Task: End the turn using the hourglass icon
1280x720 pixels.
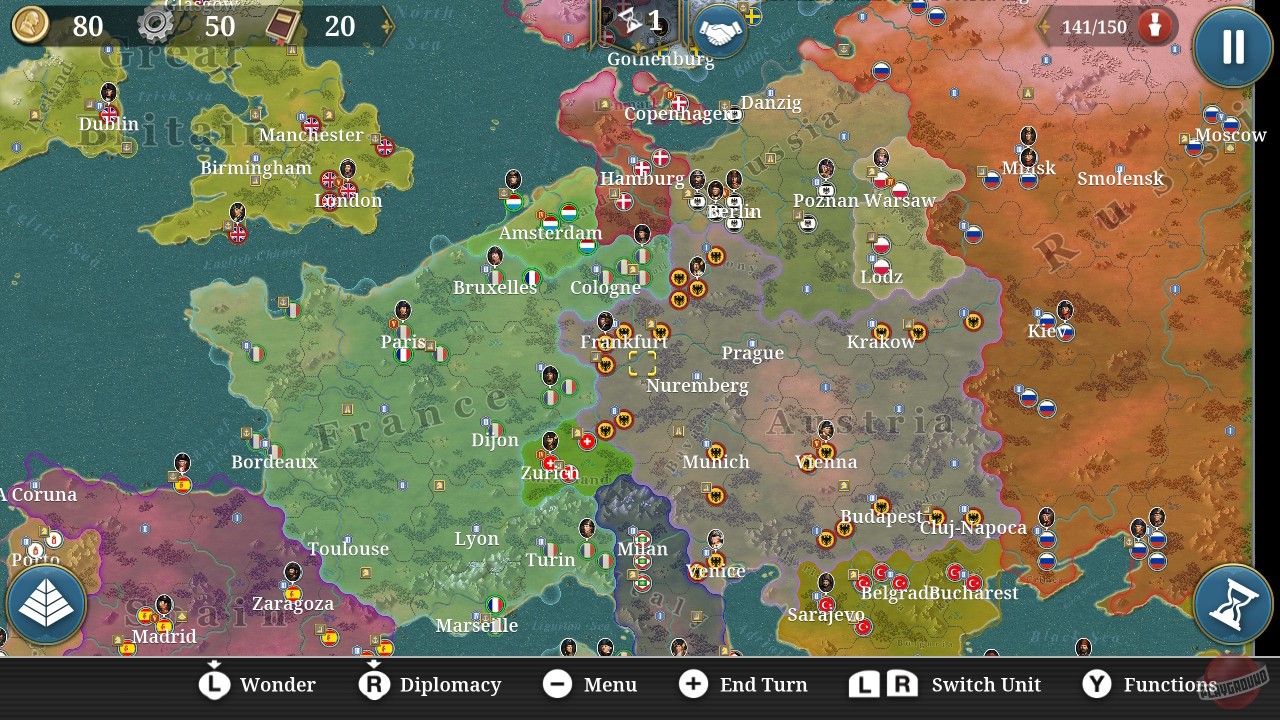Action: (1232, 604)
